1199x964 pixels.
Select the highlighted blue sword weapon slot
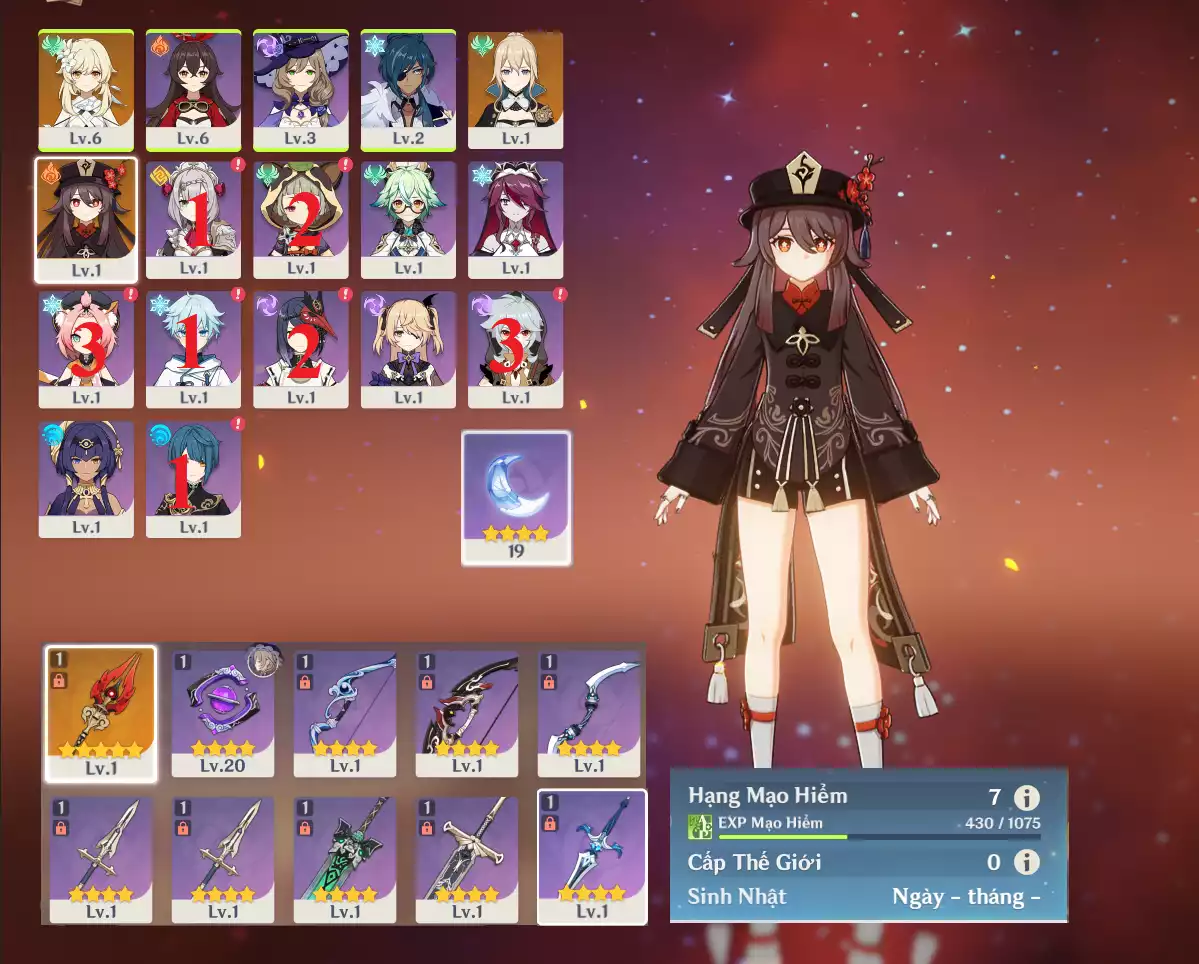pos(592,856)
